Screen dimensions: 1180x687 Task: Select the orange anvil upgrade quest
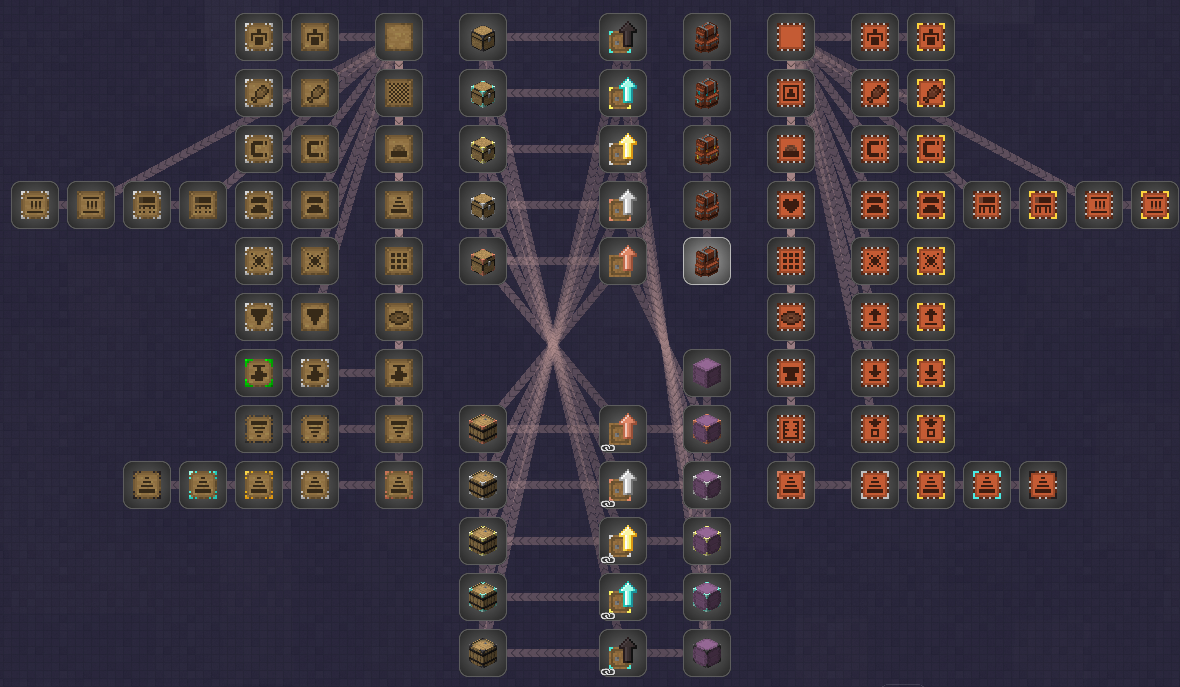point(791,373)
